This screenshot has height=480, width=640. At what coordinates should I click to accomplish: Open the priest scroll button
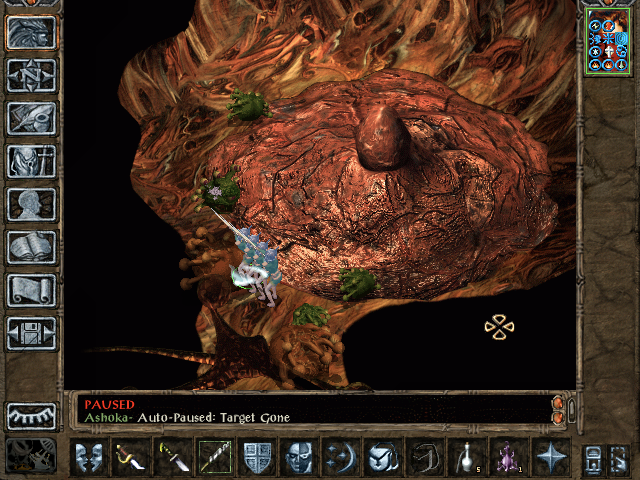[31, 290]
